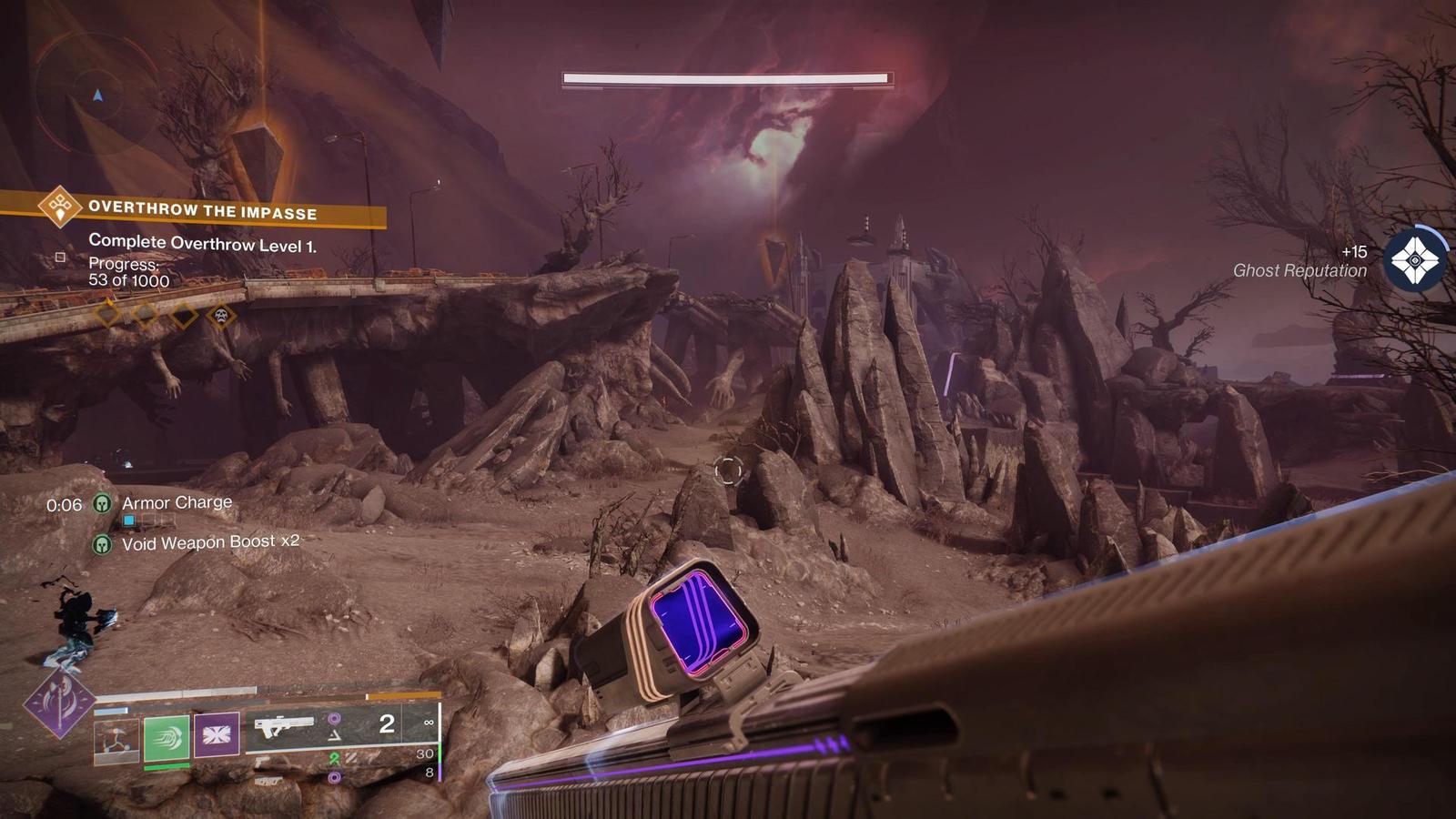Toggle the Complete Overthrow Level 1 checkbox

pyautogui.click(x=61, y=258)
